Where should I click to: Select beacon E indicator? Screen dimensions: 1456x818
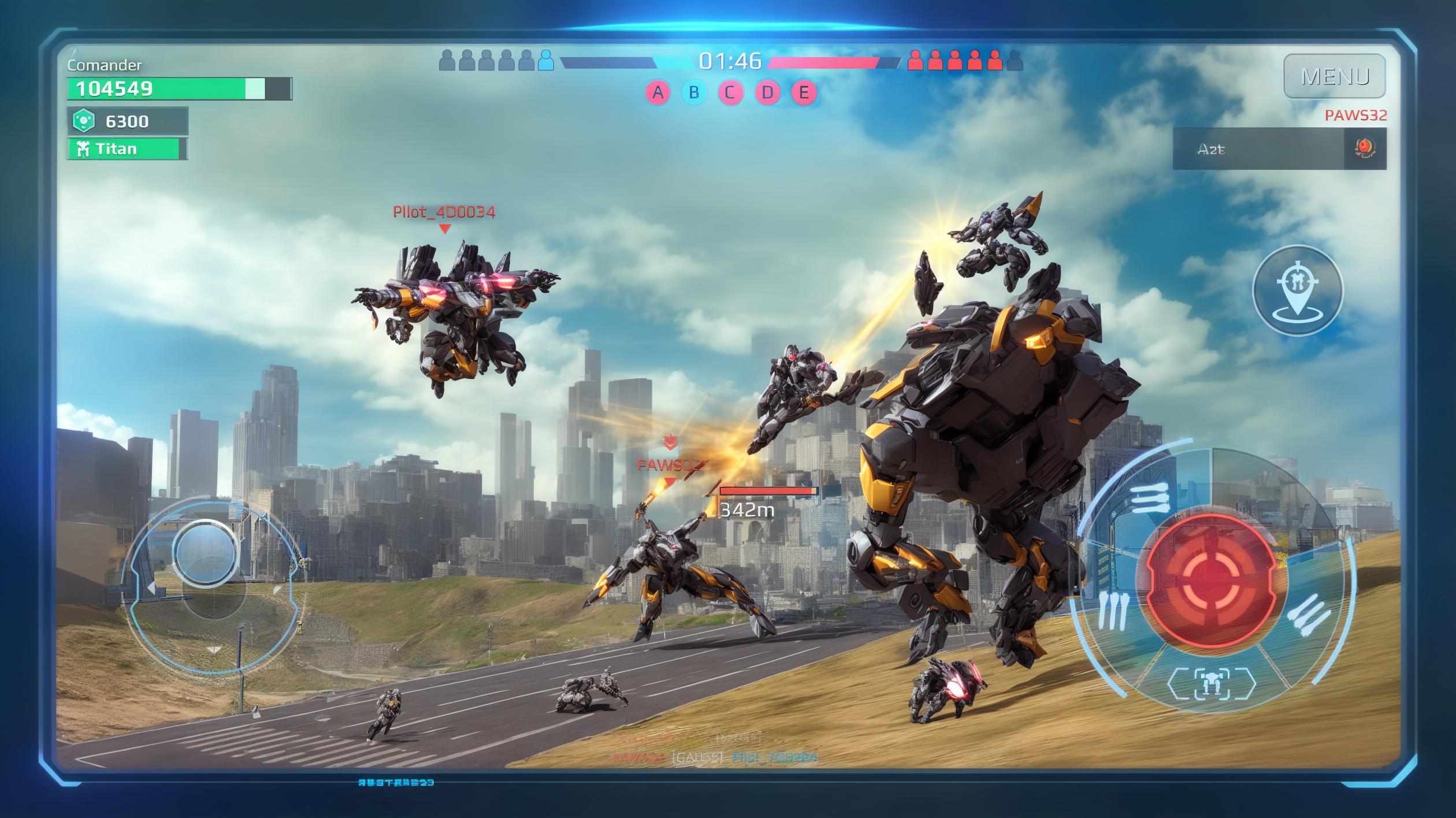[x=804, y=92]
